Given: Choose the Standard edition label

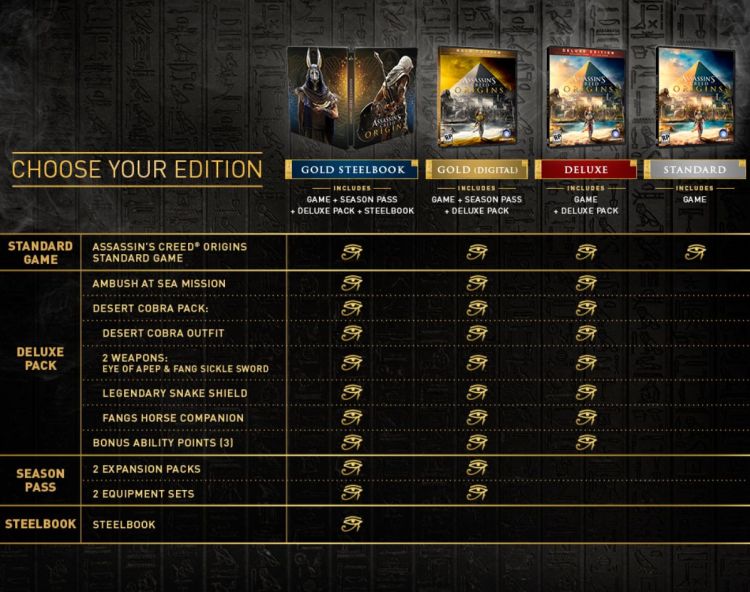Looking at the screenshot, I should coord(694,170).
